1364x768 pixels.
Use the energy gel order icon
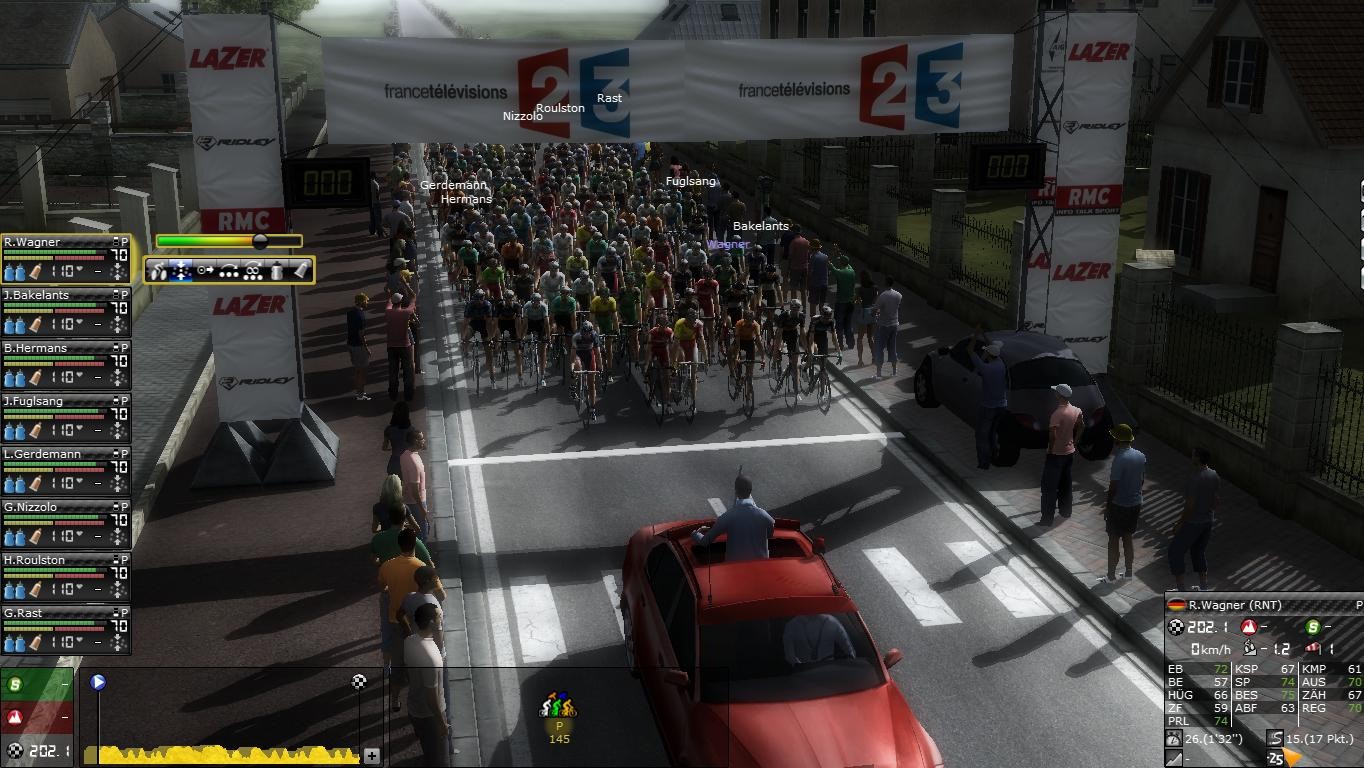(x=300, y=270)
